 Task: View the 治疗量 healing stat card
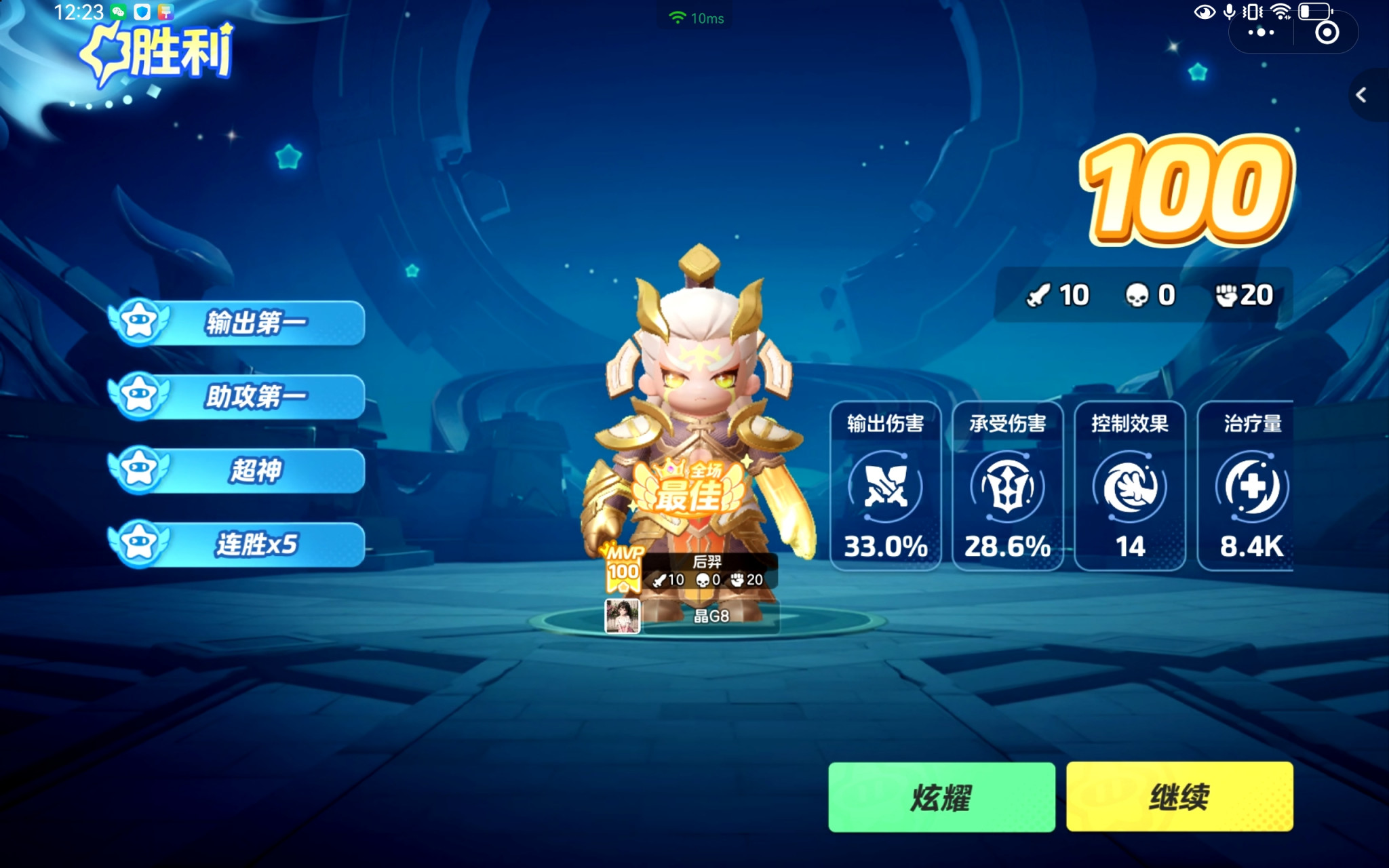pyautogui.click(x=1247, y=486)
